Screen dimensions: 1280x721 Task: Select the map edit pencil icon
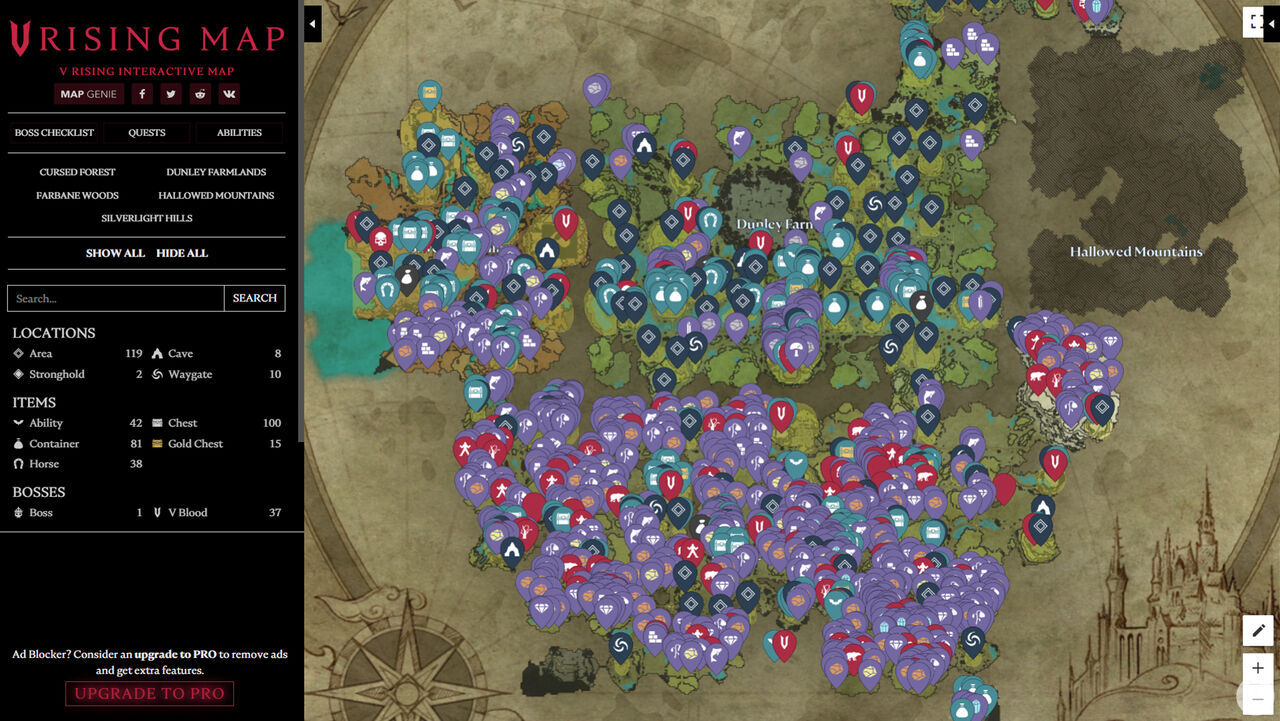click(1257, 630)
